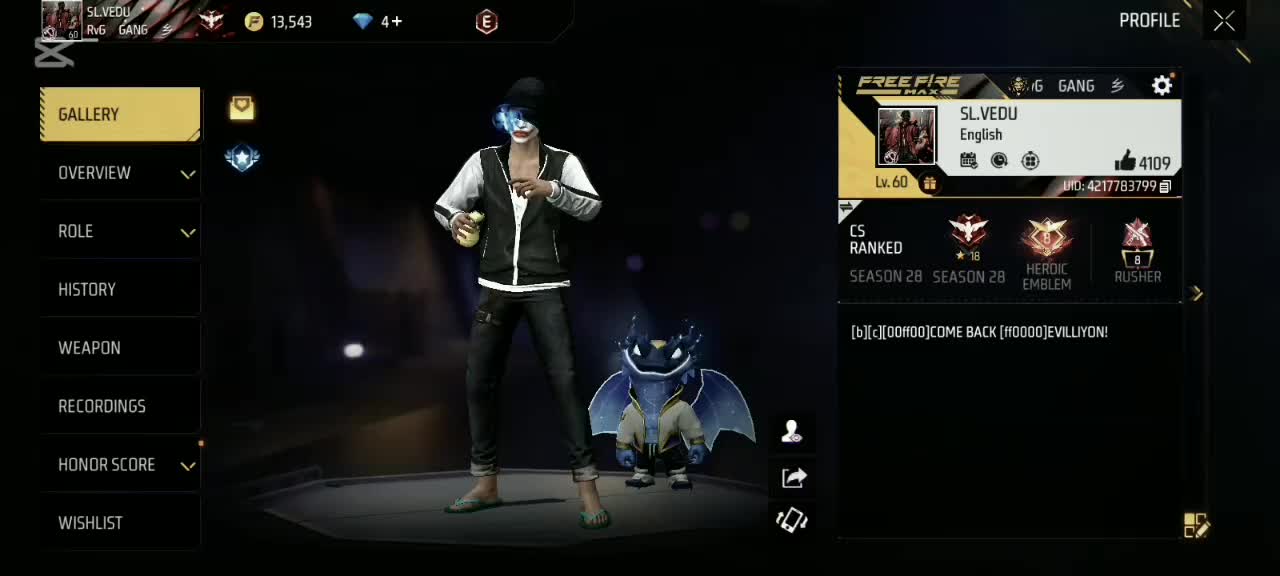Open the History section
The width and height of the screenshot is (1280, 576).
[120, 290]
